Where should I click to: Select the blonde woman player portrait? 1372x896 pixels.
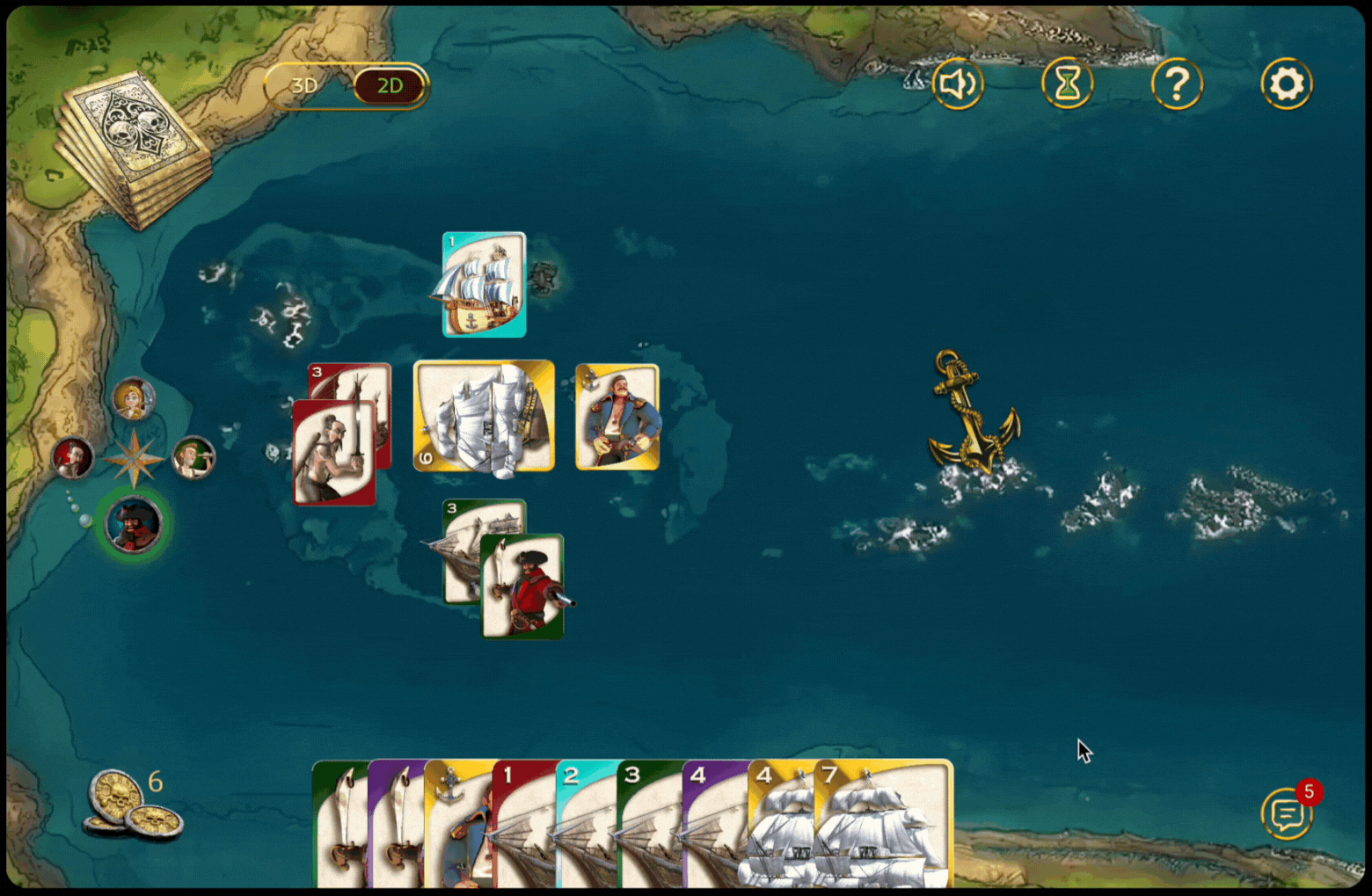[134, 399]
